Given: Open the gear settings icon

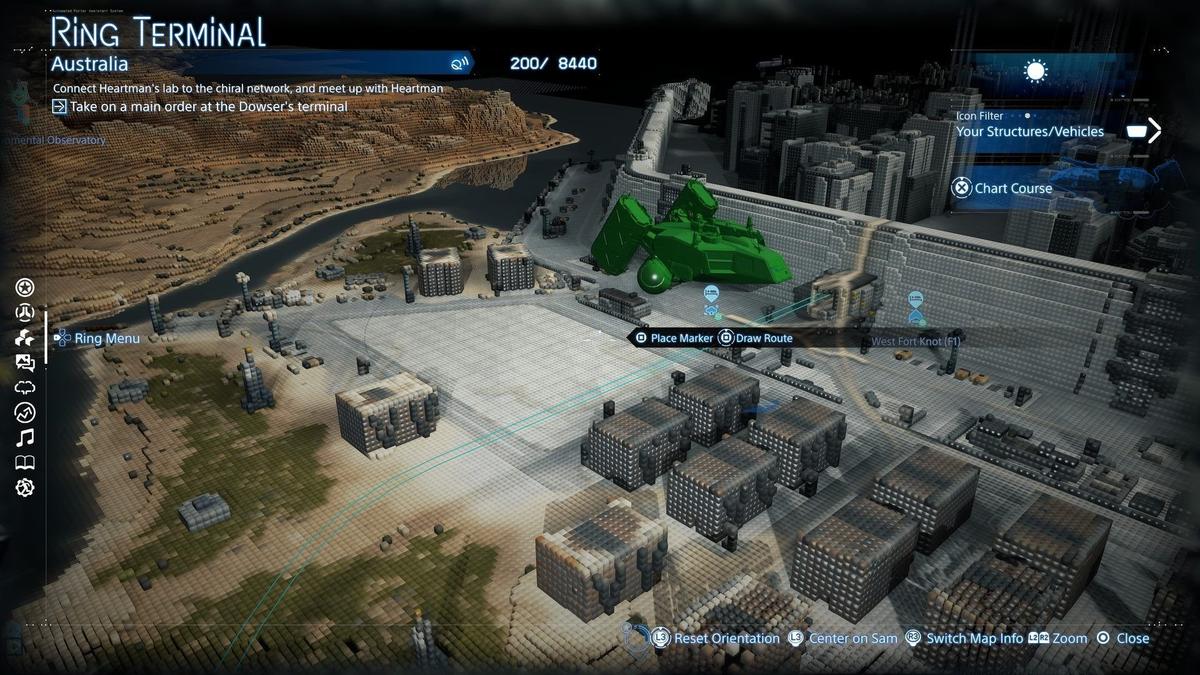Looking at the screenshot, I should tap(25, 487).
